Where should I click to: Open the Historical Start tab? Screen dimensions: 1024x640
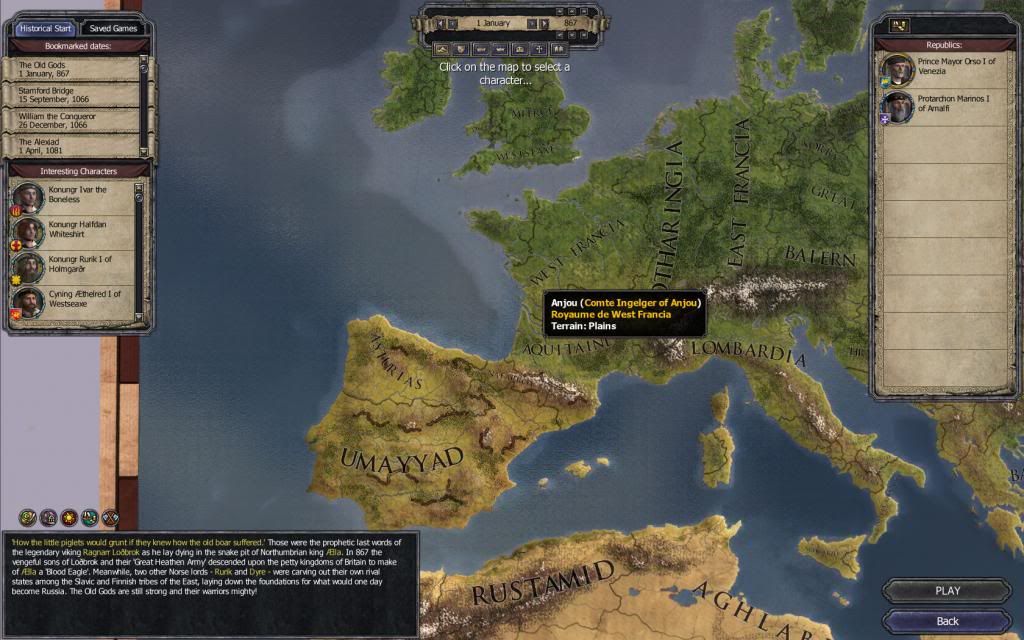[x=44, y=29]
